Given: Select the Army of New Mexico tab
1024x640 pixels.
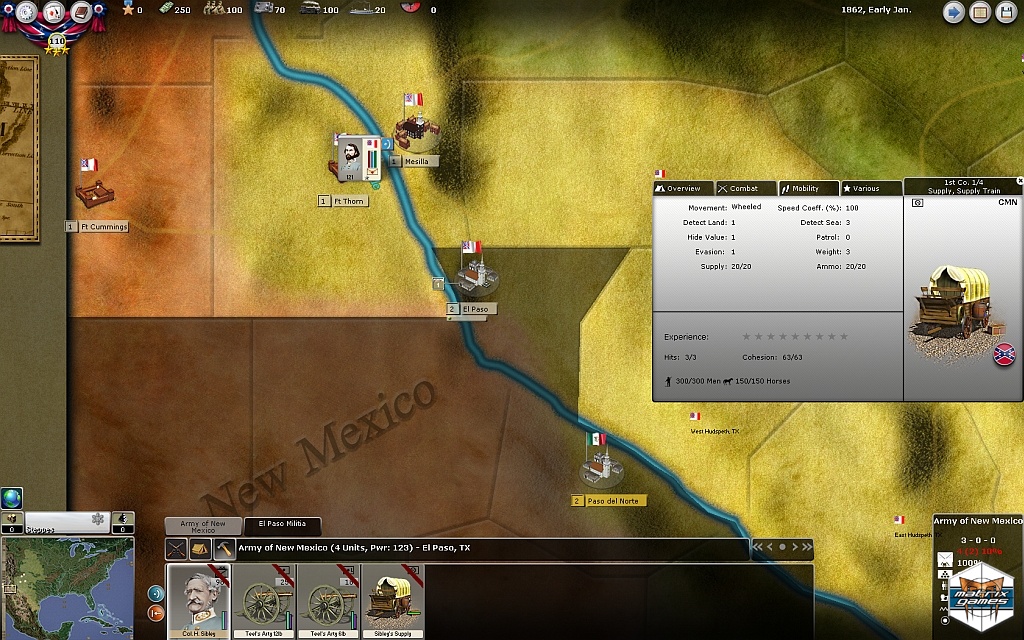Looking at the screenshot, I should coord(203,526).
